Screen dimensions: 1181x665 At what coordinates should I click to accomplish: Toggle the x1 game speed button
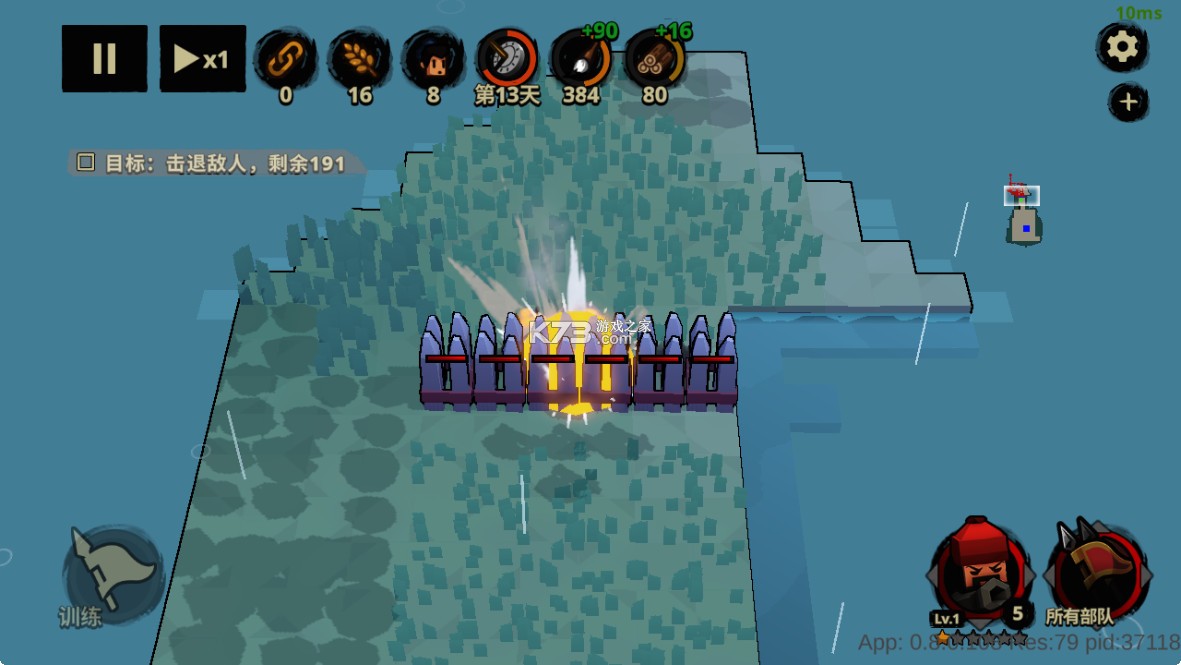(x=202, y=59)
